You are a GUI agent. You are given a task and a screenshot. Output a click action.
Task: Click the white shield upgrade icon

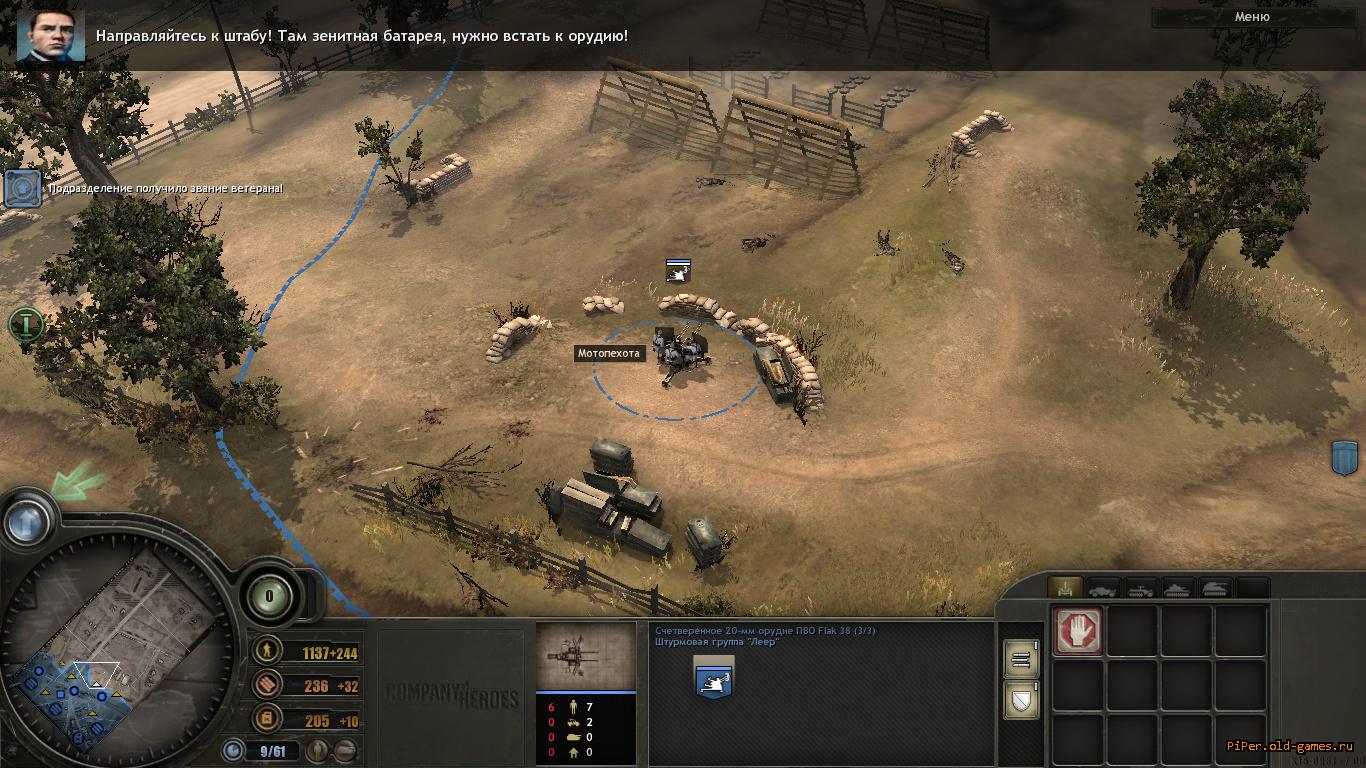(x=1020, y=700)
